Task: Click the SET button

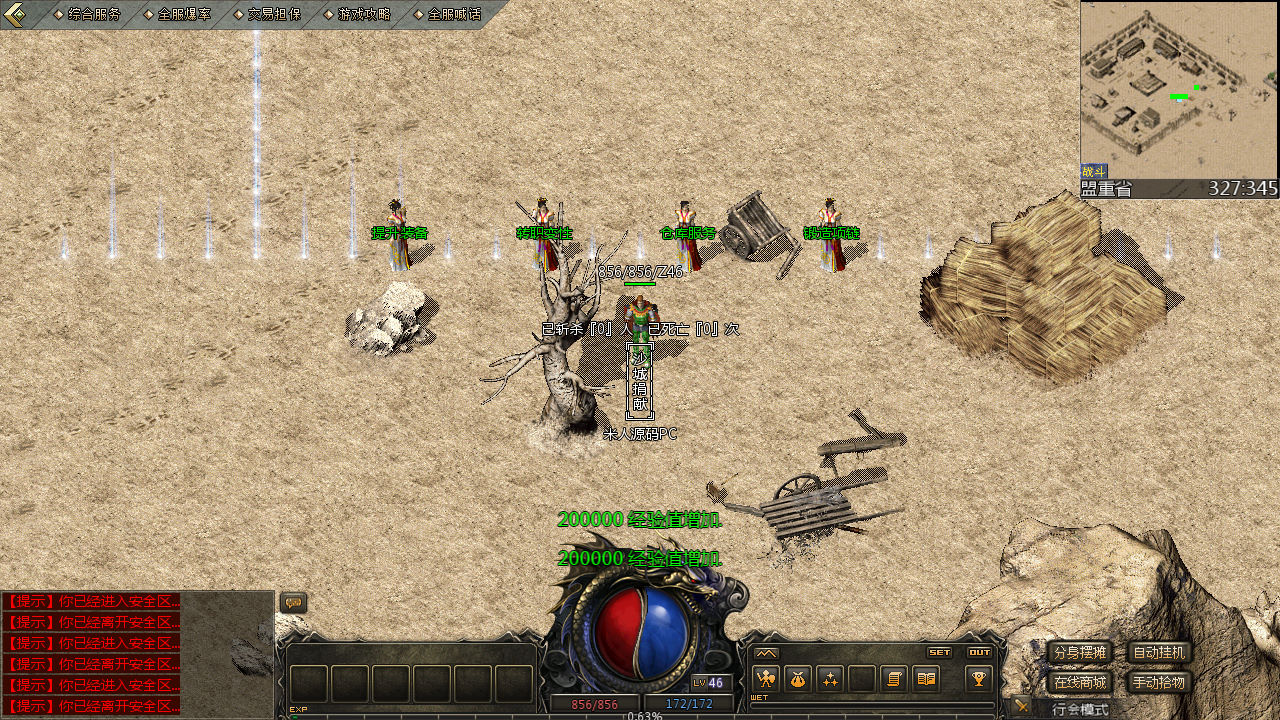Action: pyautogui.click(x=939, y=652)
